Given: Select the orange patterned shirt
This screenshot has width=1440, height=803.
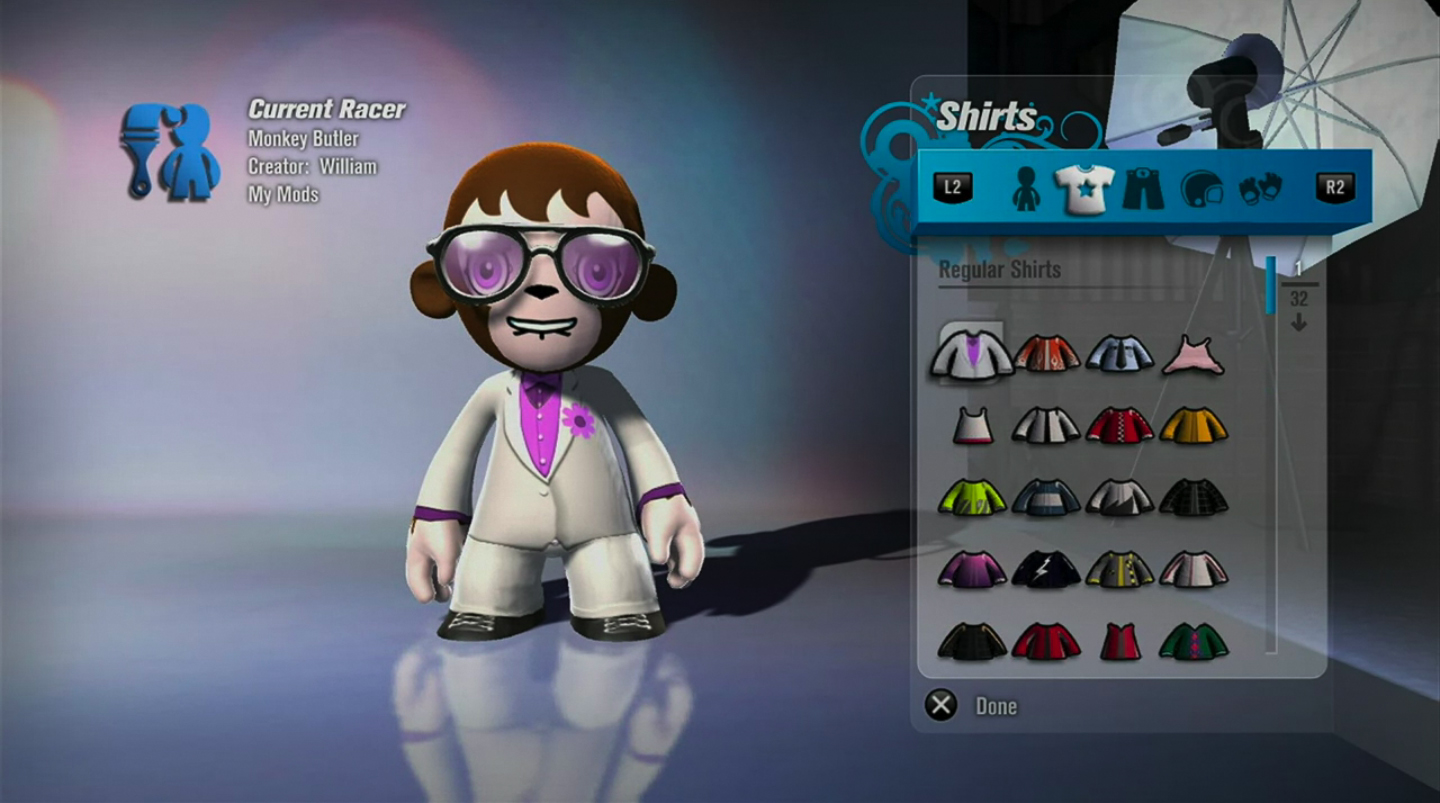Looking at the screenshot, I should [1047, 354].
